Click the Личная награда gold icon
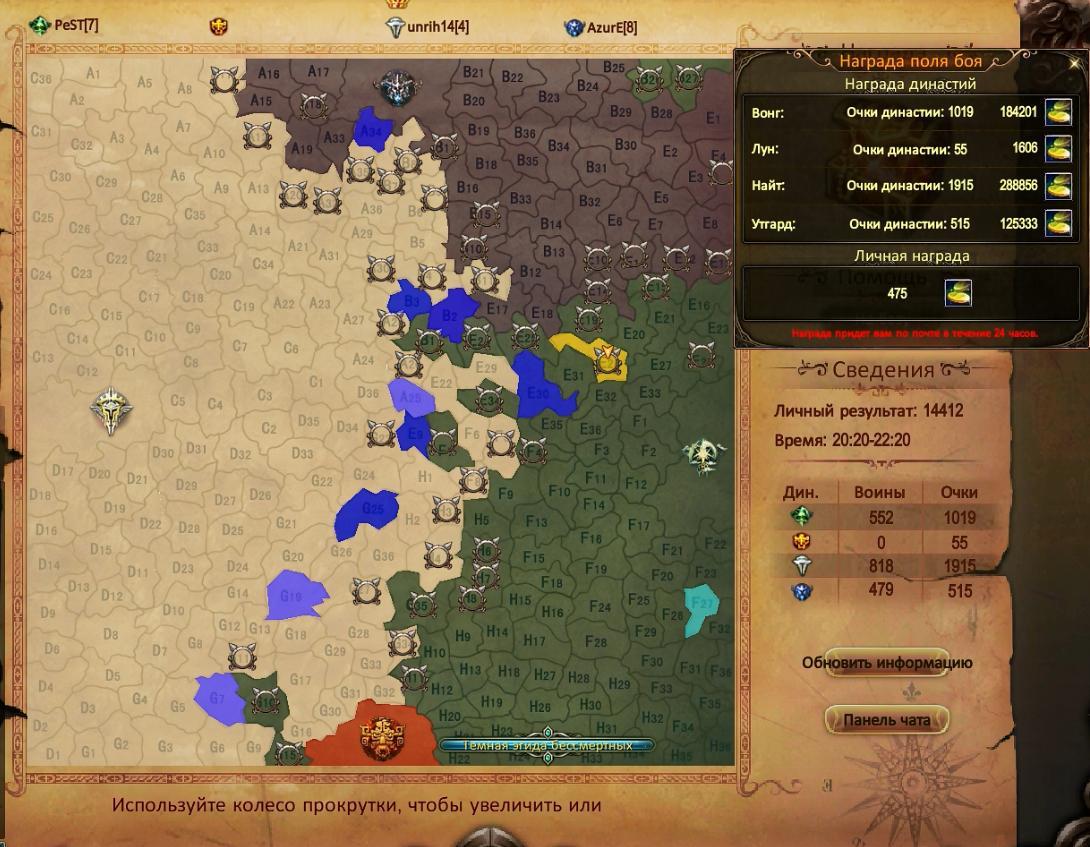 pos(958,293)
